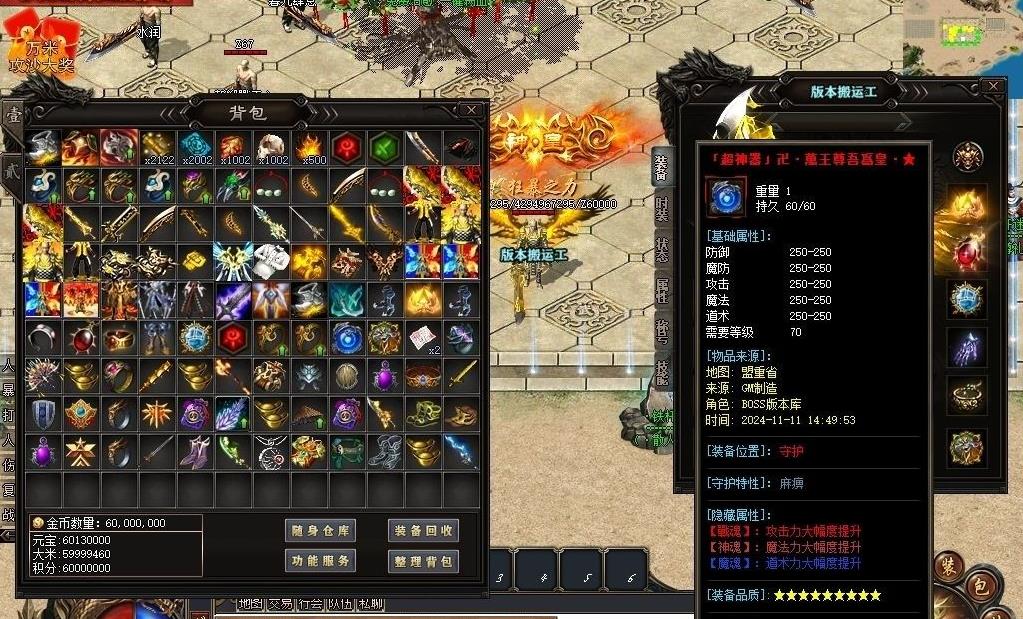
Task: Open the 状态 status tab
Action: pyautogui.click(x=661, y=250)
